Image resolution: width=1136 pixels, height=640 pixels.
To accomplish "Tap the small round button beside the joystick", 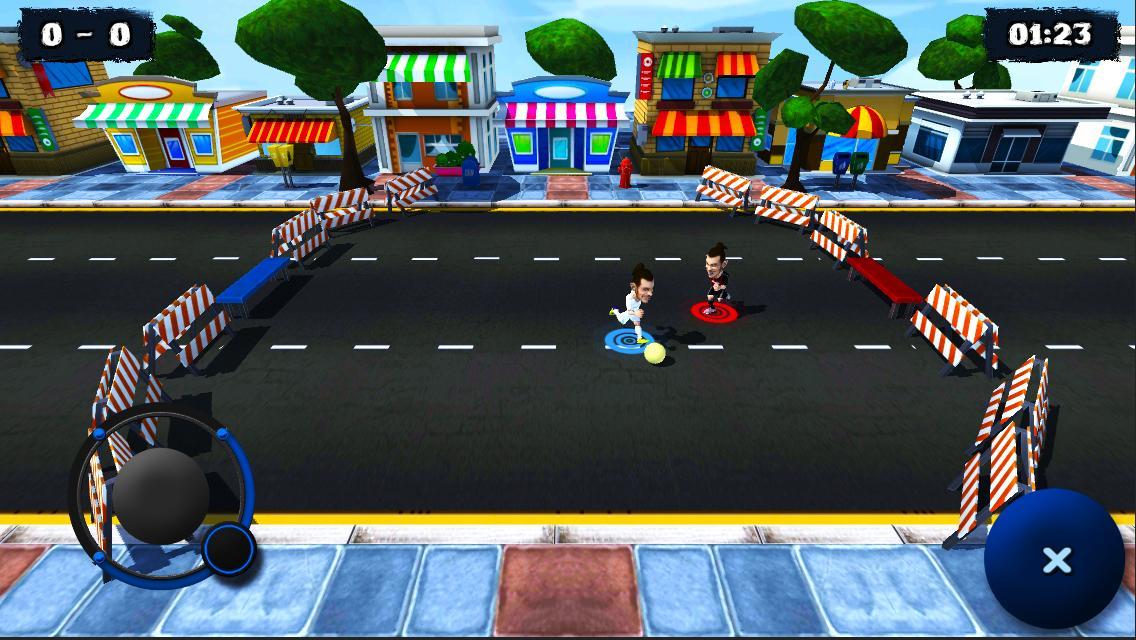I will (229, 548).
